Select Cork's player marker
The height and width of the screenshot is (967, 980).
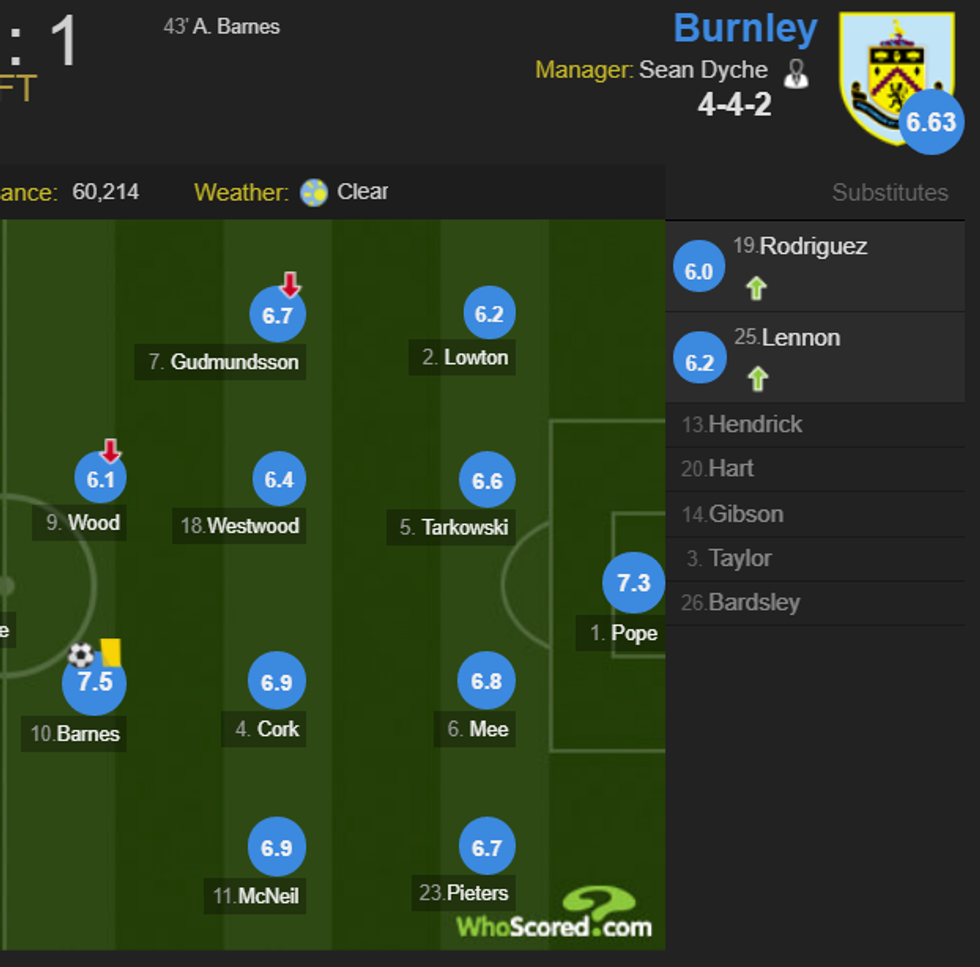276,682
